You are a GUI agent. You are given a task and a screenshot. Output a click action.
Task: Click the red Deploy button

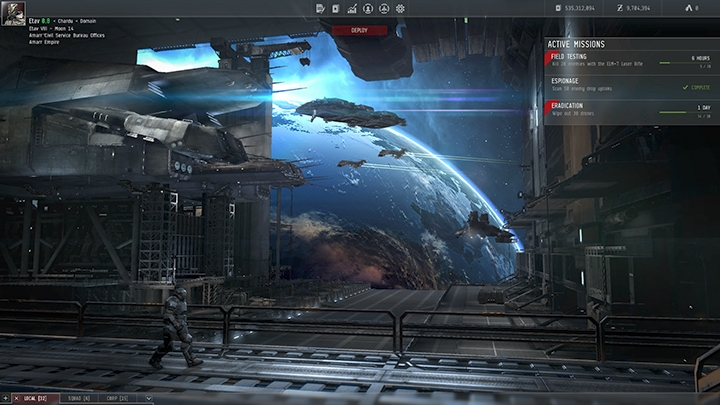(x=360, y=31)
